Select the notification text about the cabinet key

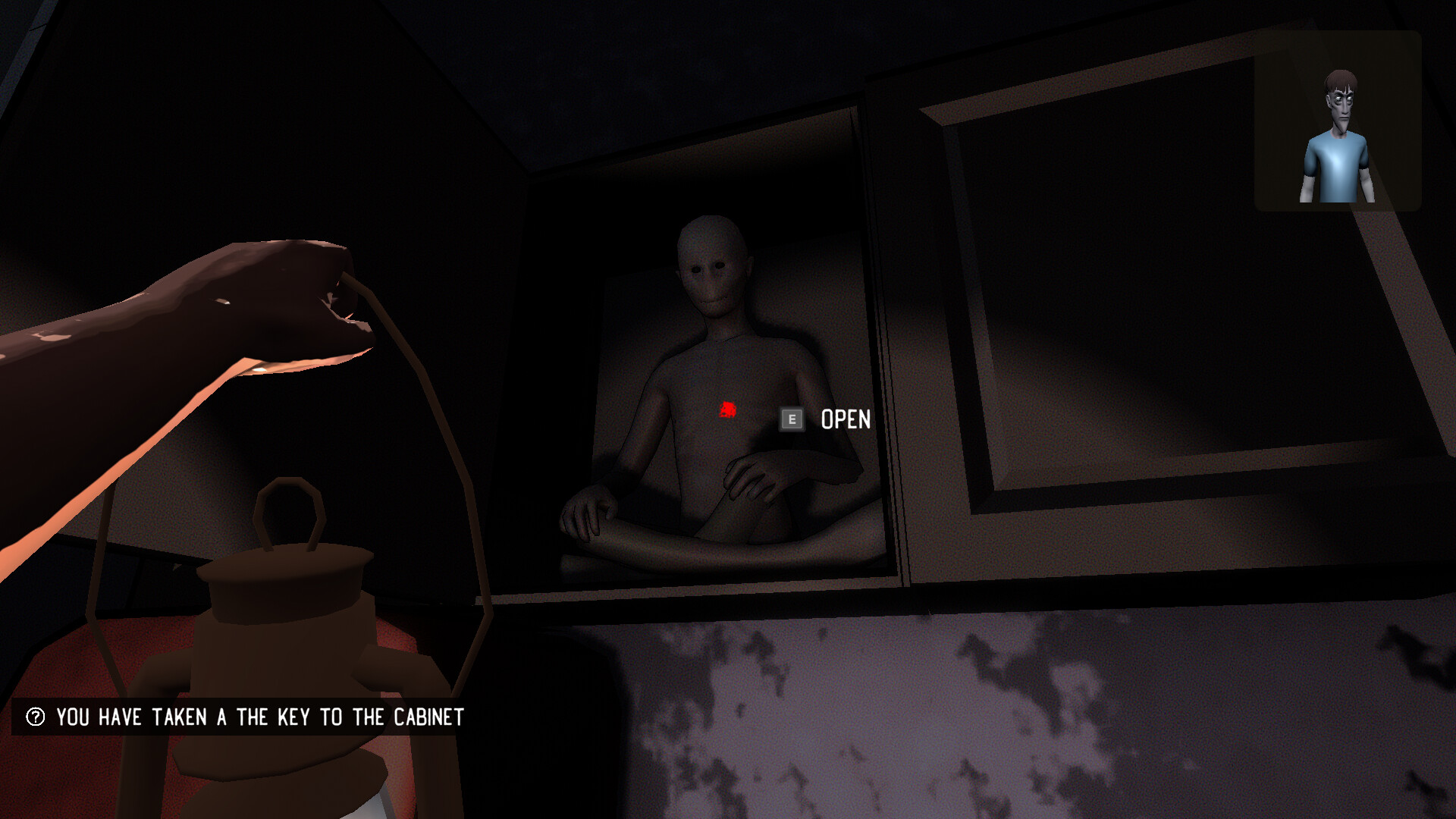[258, 715]
